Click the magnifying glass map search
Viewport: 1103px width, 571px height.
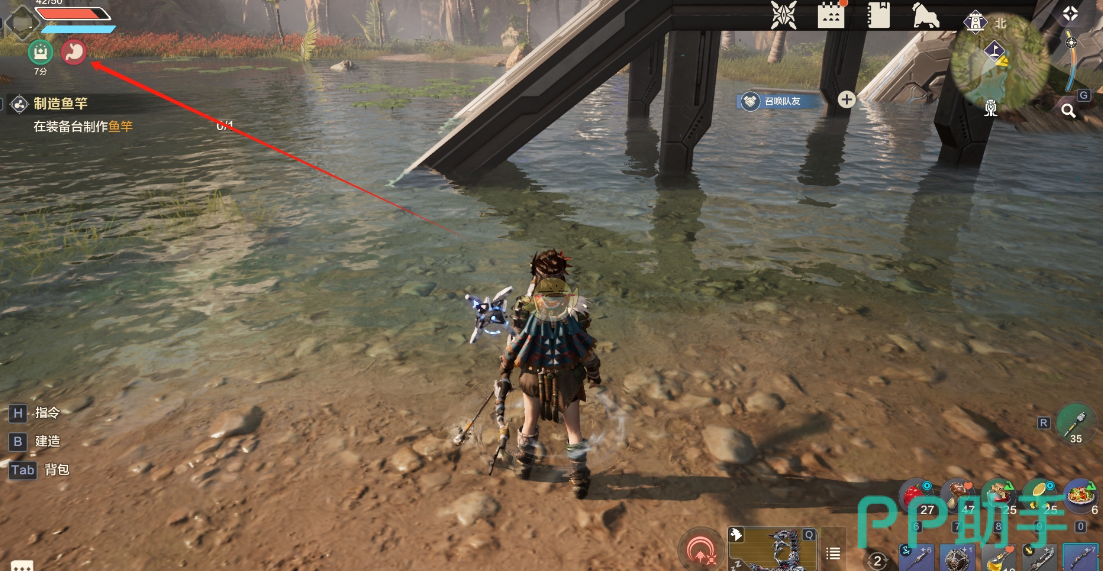[x=1068, y=110]
